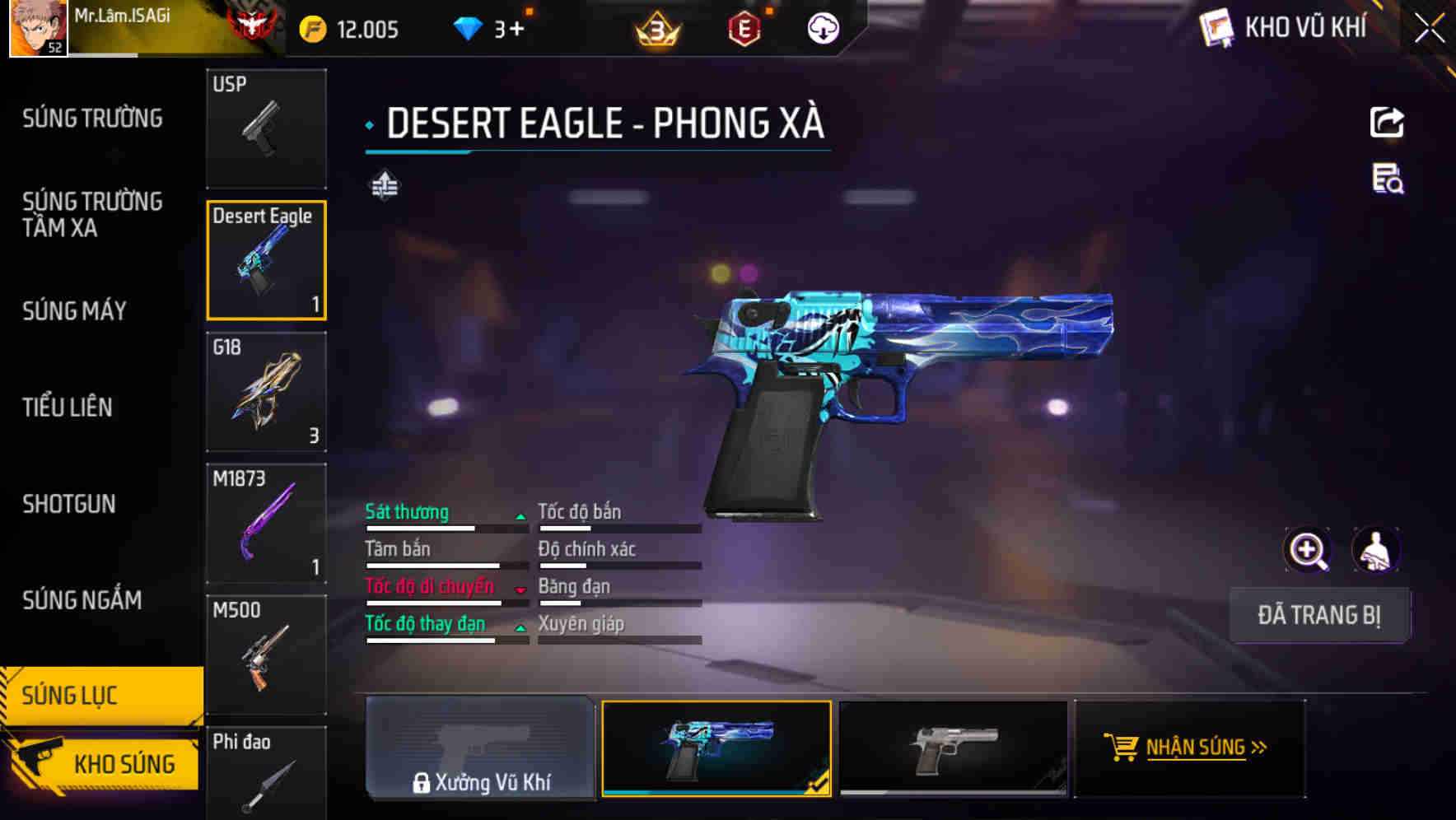Switch to the SHOTGUN weapon category
Viewport: 1456px width, 820px height.
[70, 504]
